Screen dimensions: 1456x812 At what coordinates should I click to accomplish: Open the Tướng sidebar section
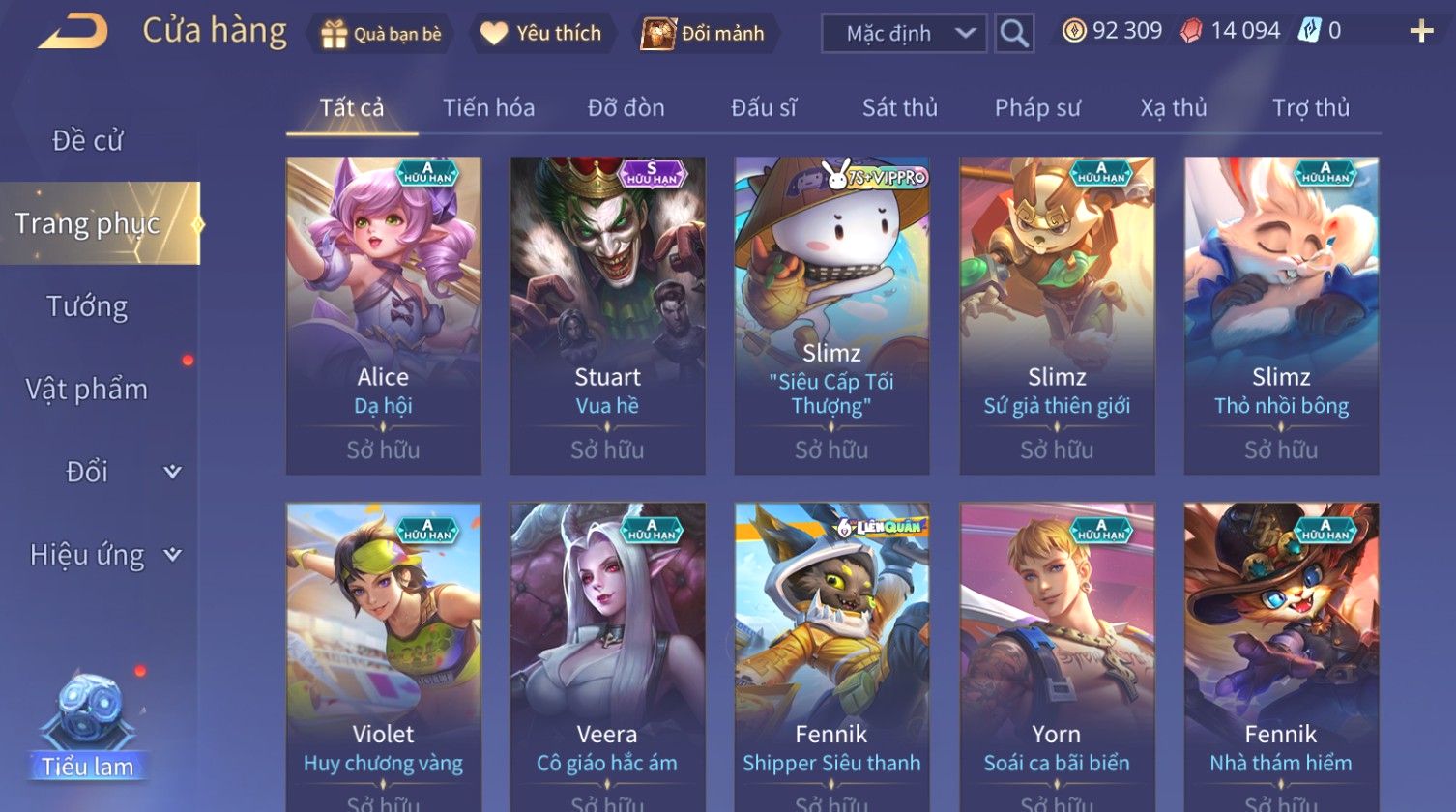click(87, 306)
